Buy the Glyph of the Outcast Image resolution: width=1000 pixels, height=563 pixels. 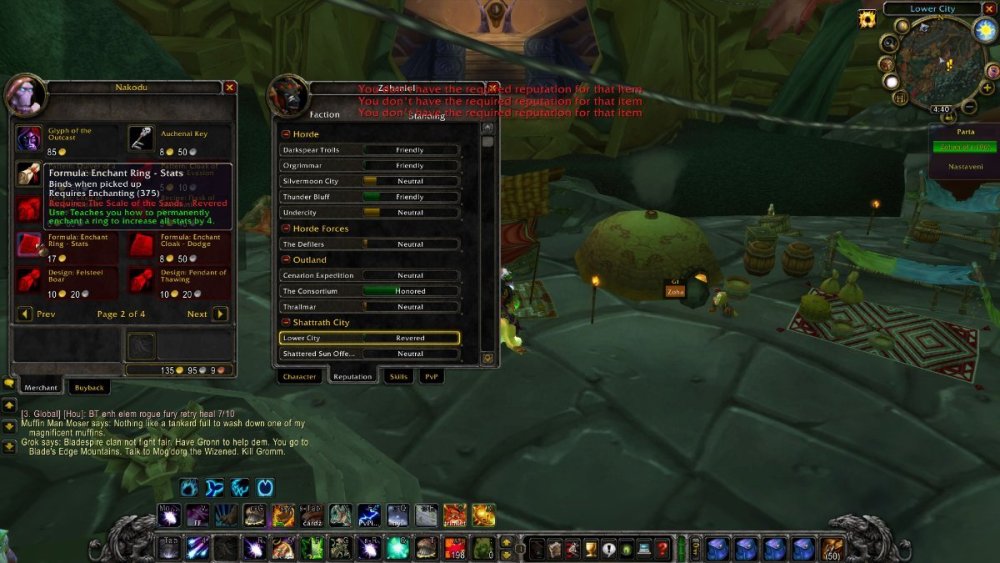point(29,137)
